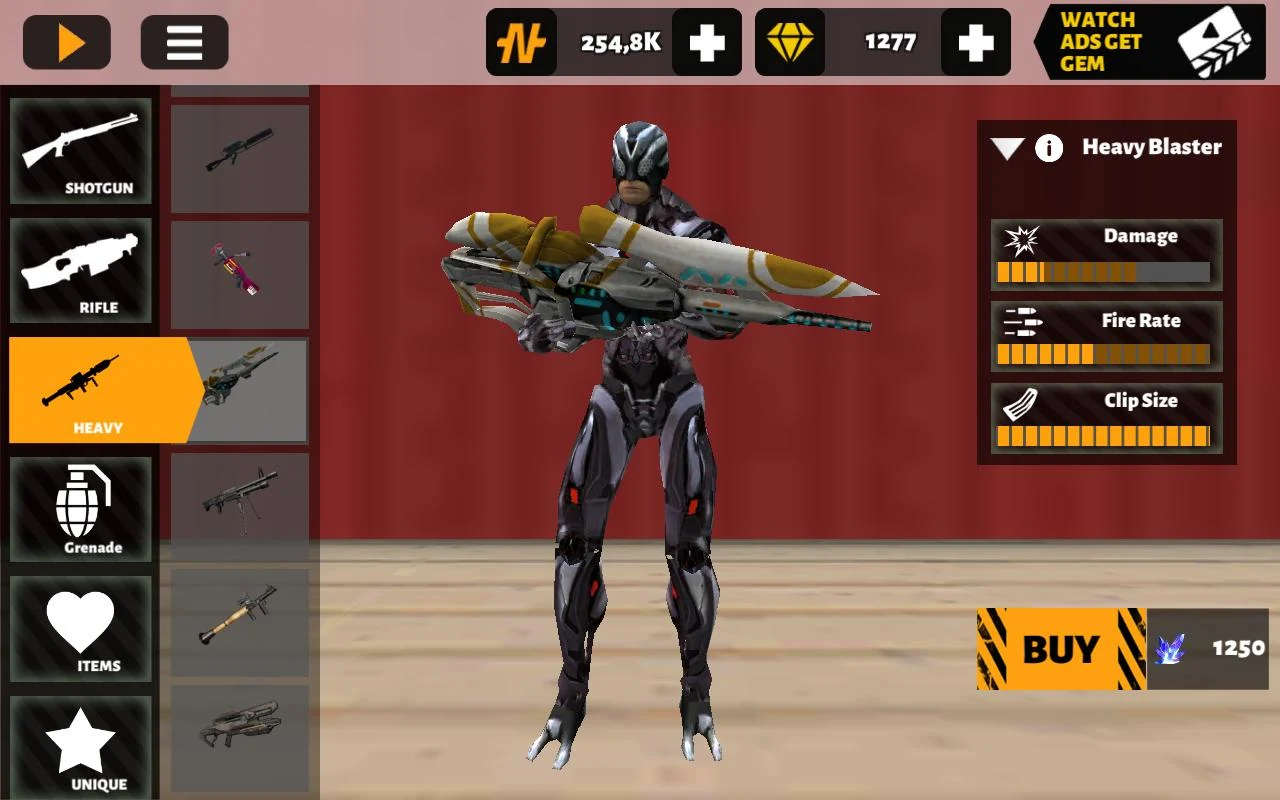Screen dimensions: 1280x800
Task: Tap BUY to purchase Heavy Blaster
Action: 1060,648
